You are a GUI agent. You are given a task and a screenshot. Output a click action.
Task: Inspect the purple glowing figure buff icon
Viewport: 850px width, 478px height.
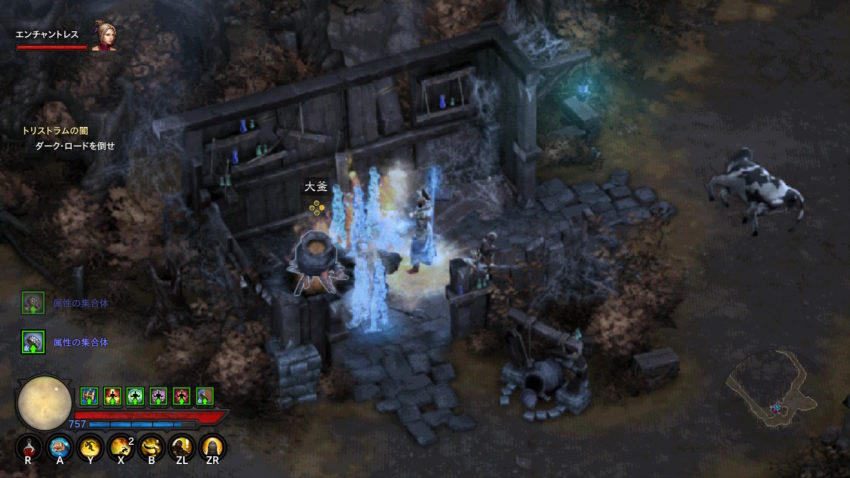point(158,396)
